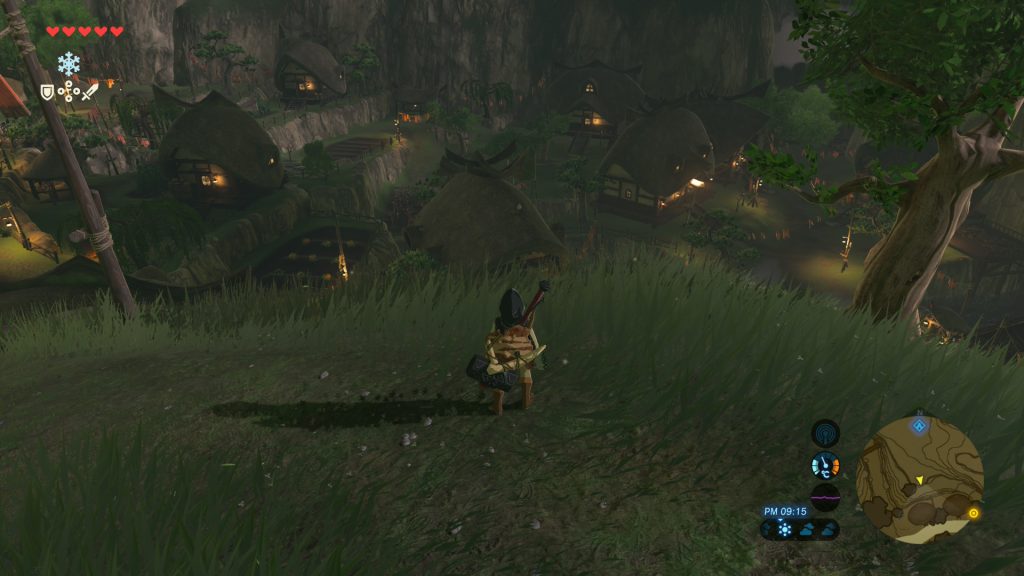This screenshot has width=1024, height=576.
Task: Check the temperature gauge icon
Action: click(x=825, y=465)
